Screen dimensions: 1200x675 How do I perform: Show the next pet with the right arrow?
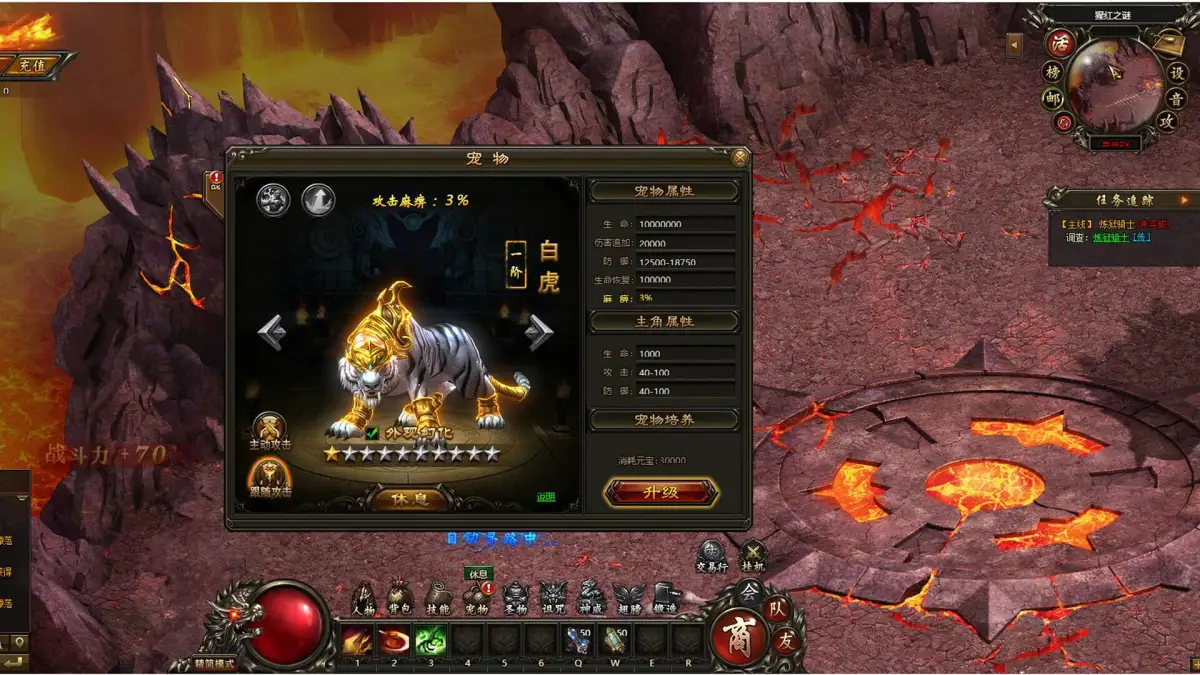[x=540, y=332]
